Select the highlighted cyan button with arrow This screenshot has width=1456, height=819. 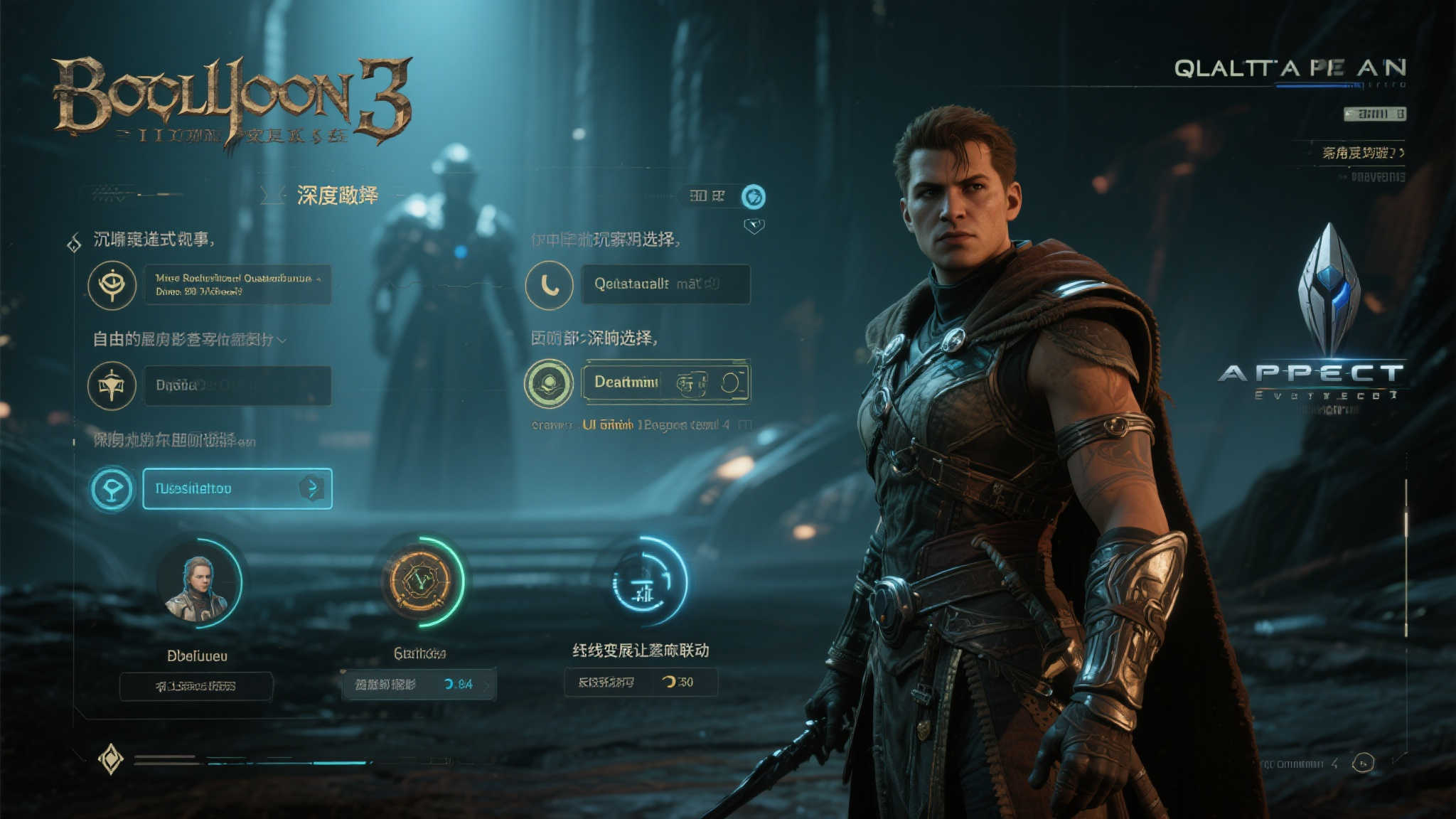click(x=237, y=488)
